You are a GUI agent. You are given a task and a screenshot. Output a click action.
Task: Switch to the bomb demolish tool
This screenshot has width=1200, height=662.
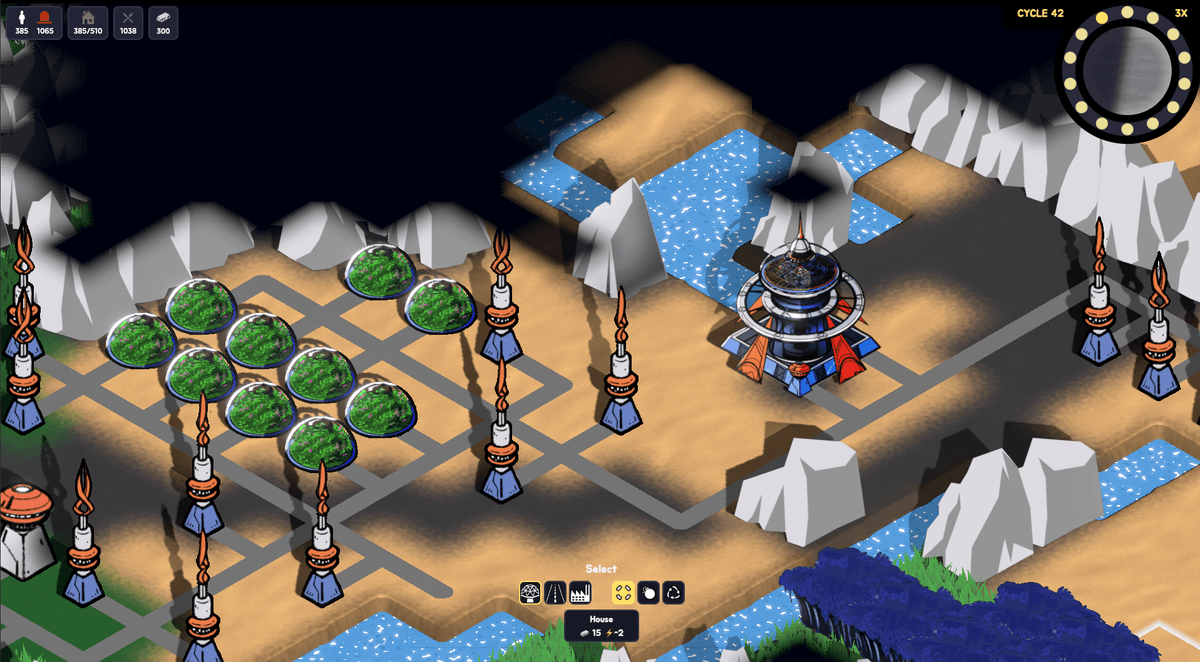[x=648, y=592]
